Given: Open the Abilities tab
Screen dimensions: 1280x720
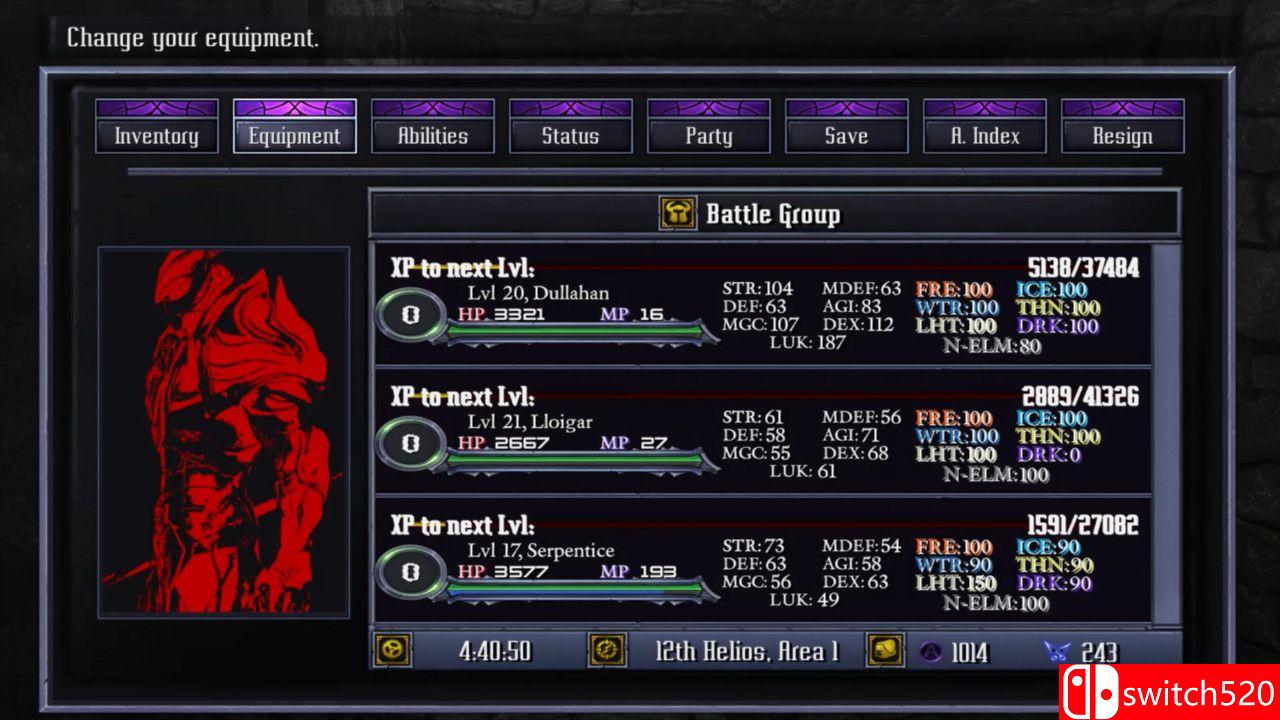Looking at the screenshot, I should pos(432,136).
